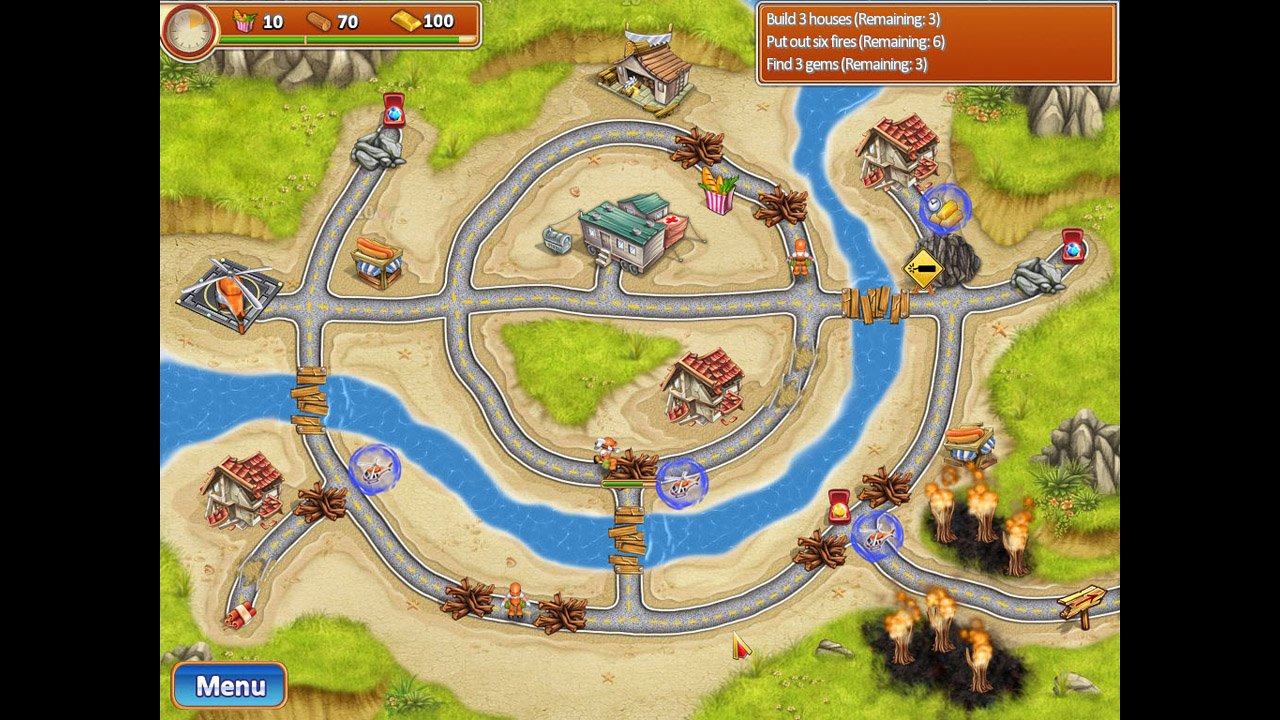Click the worker at the bottom log pile
Viewport: 1280px width, 720px height.
tap(513, 600)
